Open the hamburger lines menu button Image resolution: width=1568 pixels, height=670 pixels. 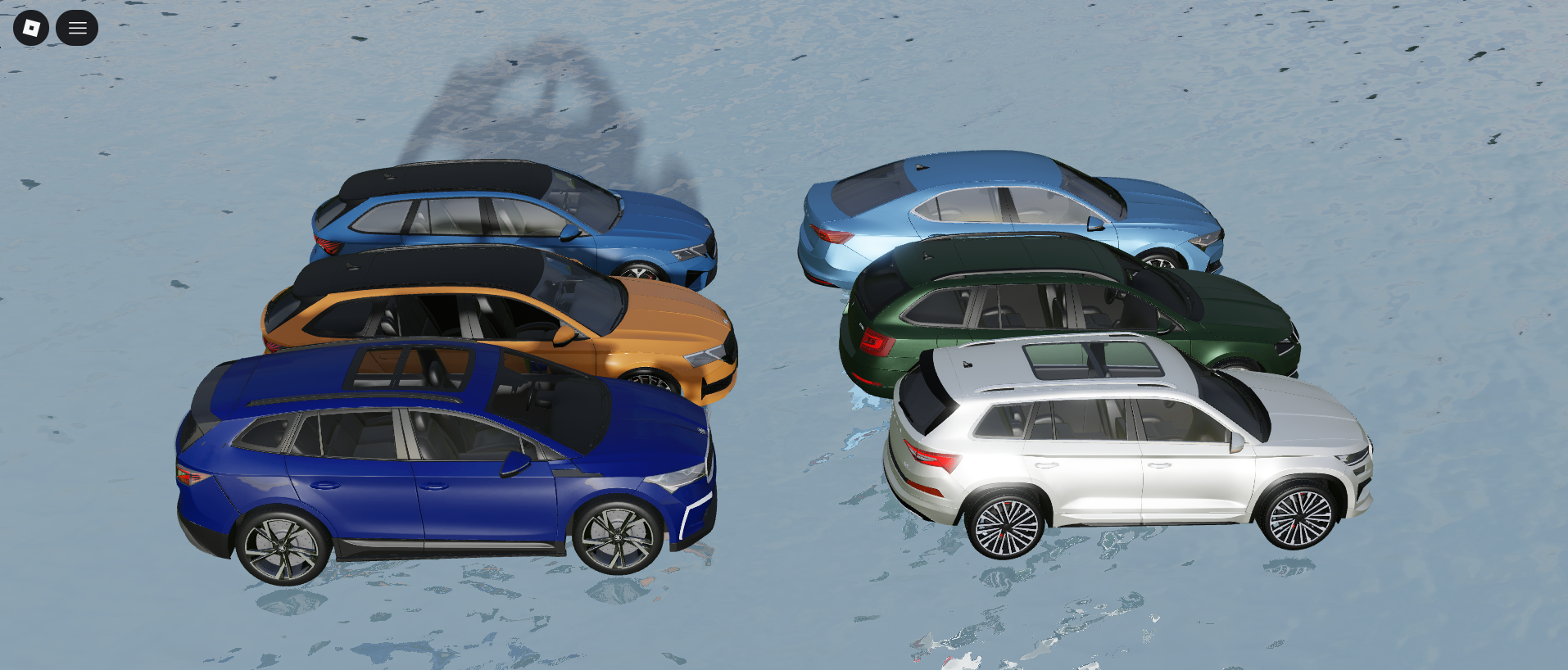[77, 28]
